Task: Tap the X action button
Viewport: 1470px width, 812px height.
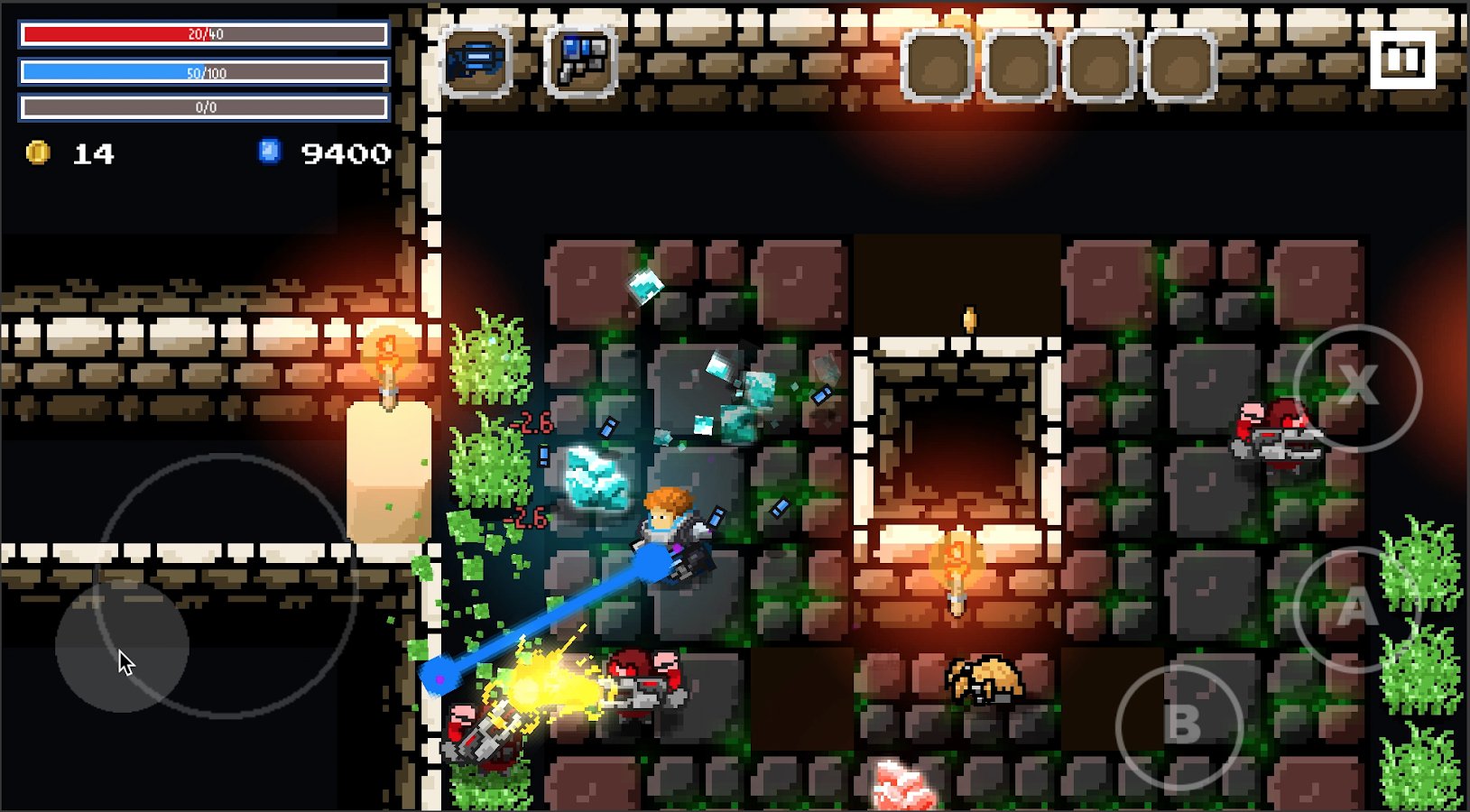Action: pos(1357,388)
